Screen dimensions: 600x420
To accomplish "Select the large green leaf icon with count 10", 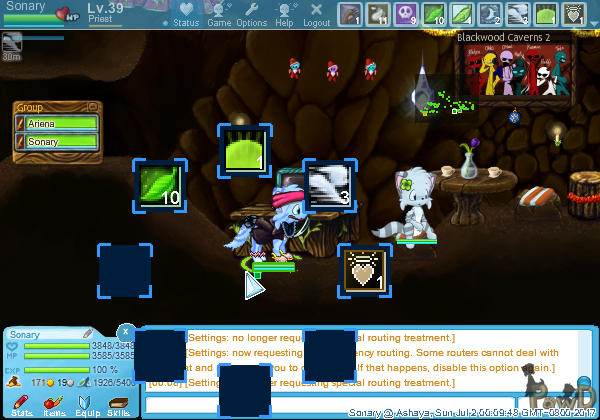I will (x=160, y=186).
